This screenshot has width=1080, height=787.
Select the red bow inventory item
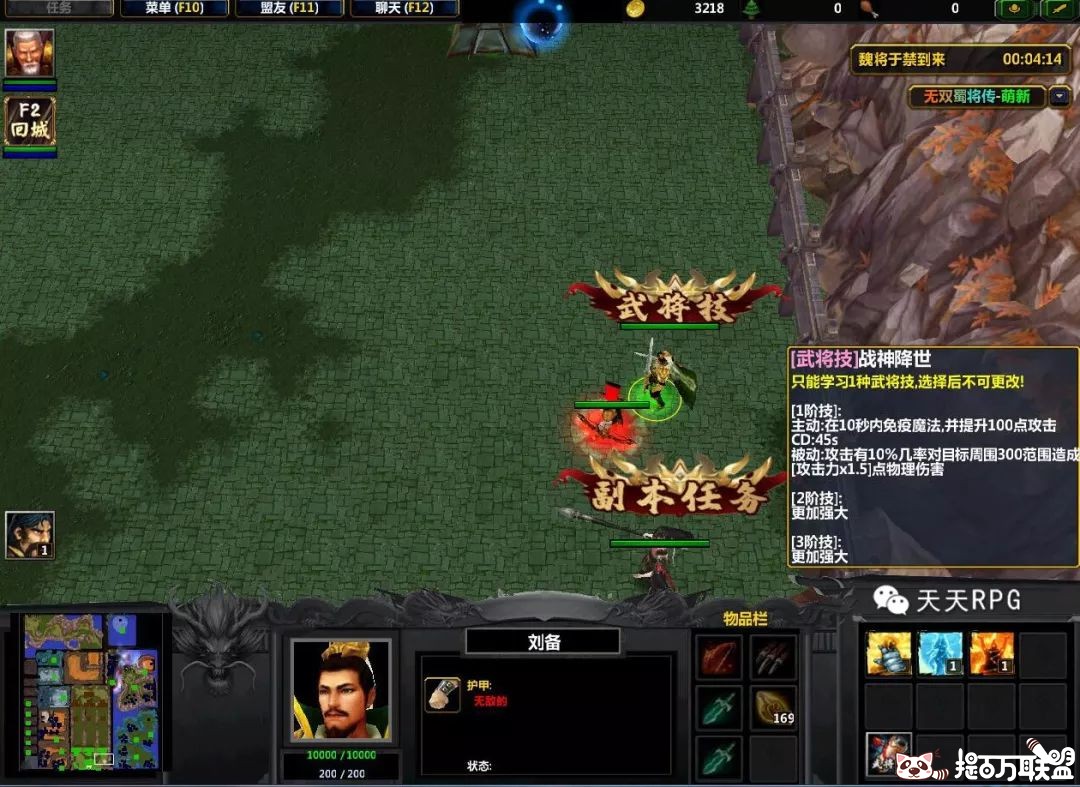point(717,656)
